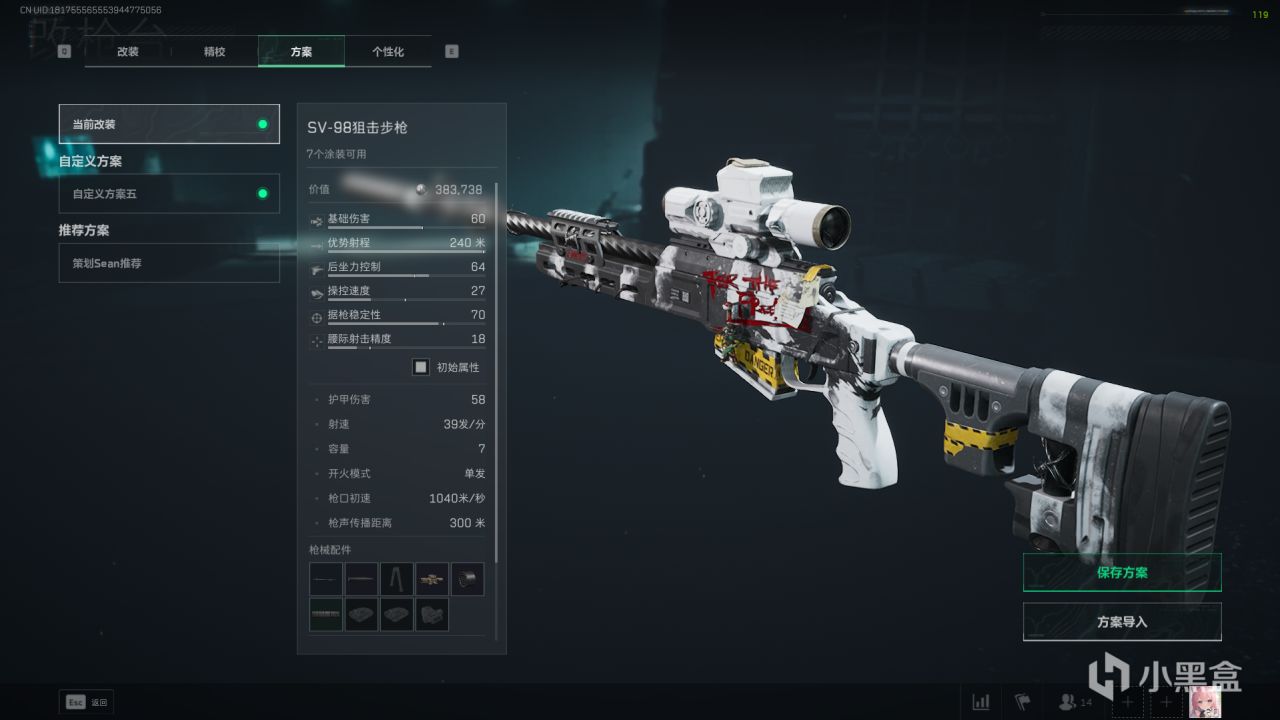Click the flag icon in bottom bar
Viewport: 1280px width, 720px height.
[1023, 702]
